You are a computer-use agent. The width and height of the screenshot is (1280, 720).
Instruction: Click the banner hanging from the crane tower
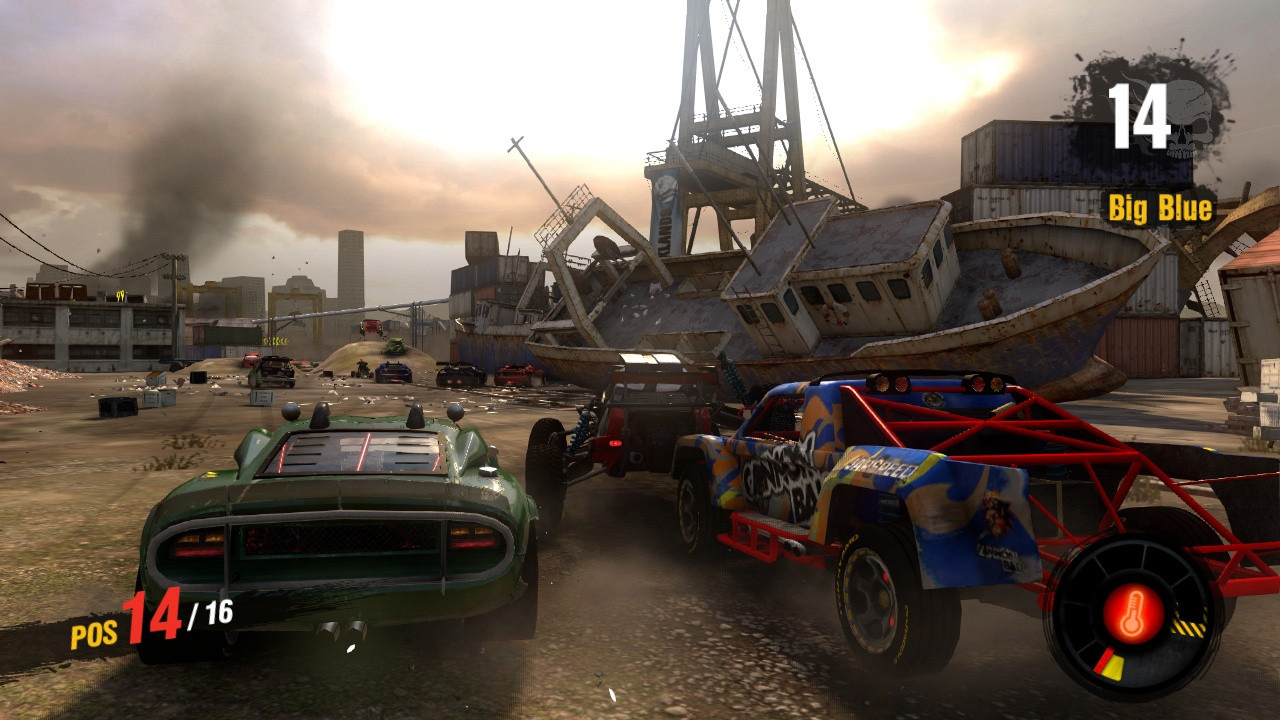[x=668, y=215]
